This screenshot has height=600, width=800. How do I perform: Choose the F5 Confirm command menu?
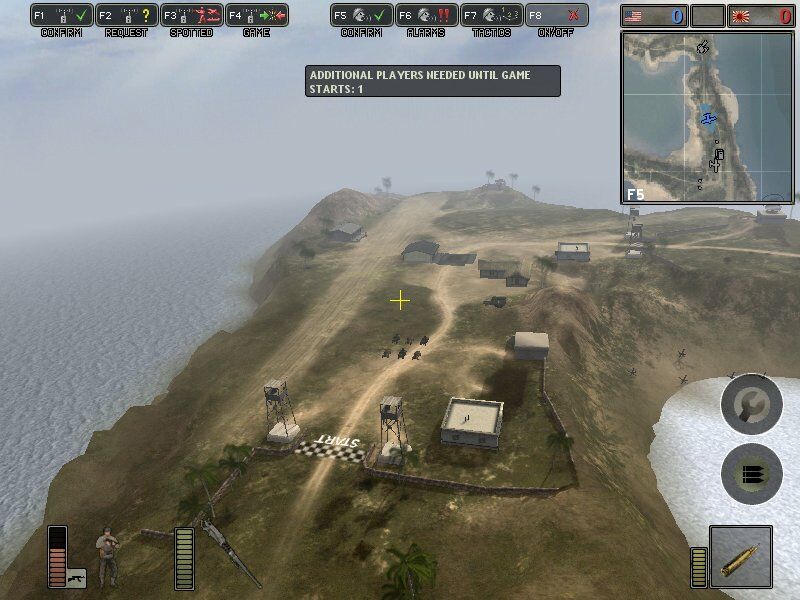coord(361,16)
